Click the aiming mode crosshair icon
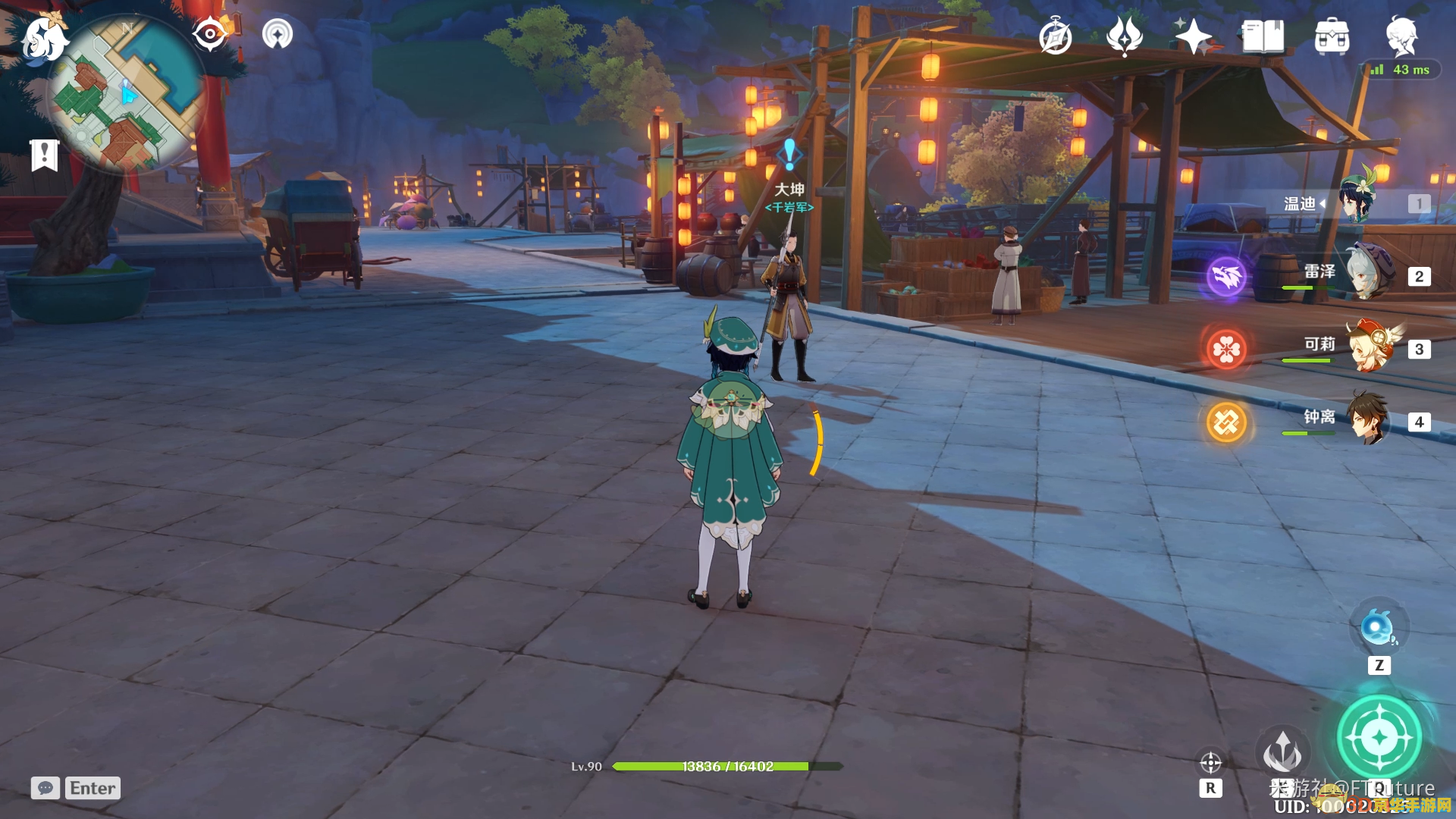Viewport: 1456px width, 819px height. click(x=1210, y=762)
